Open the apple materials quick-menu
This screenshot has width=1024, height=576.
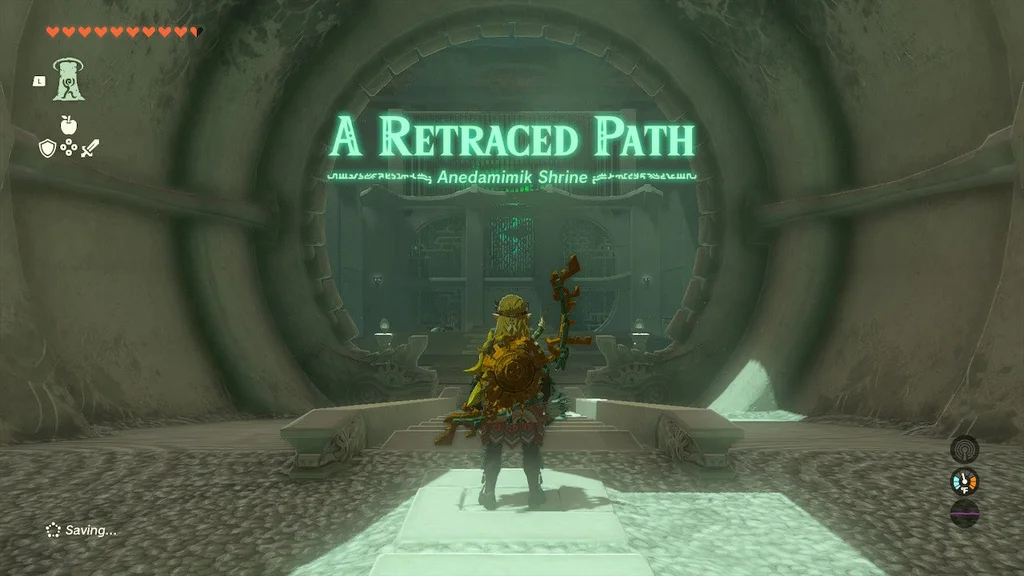[x=69, y=125]
